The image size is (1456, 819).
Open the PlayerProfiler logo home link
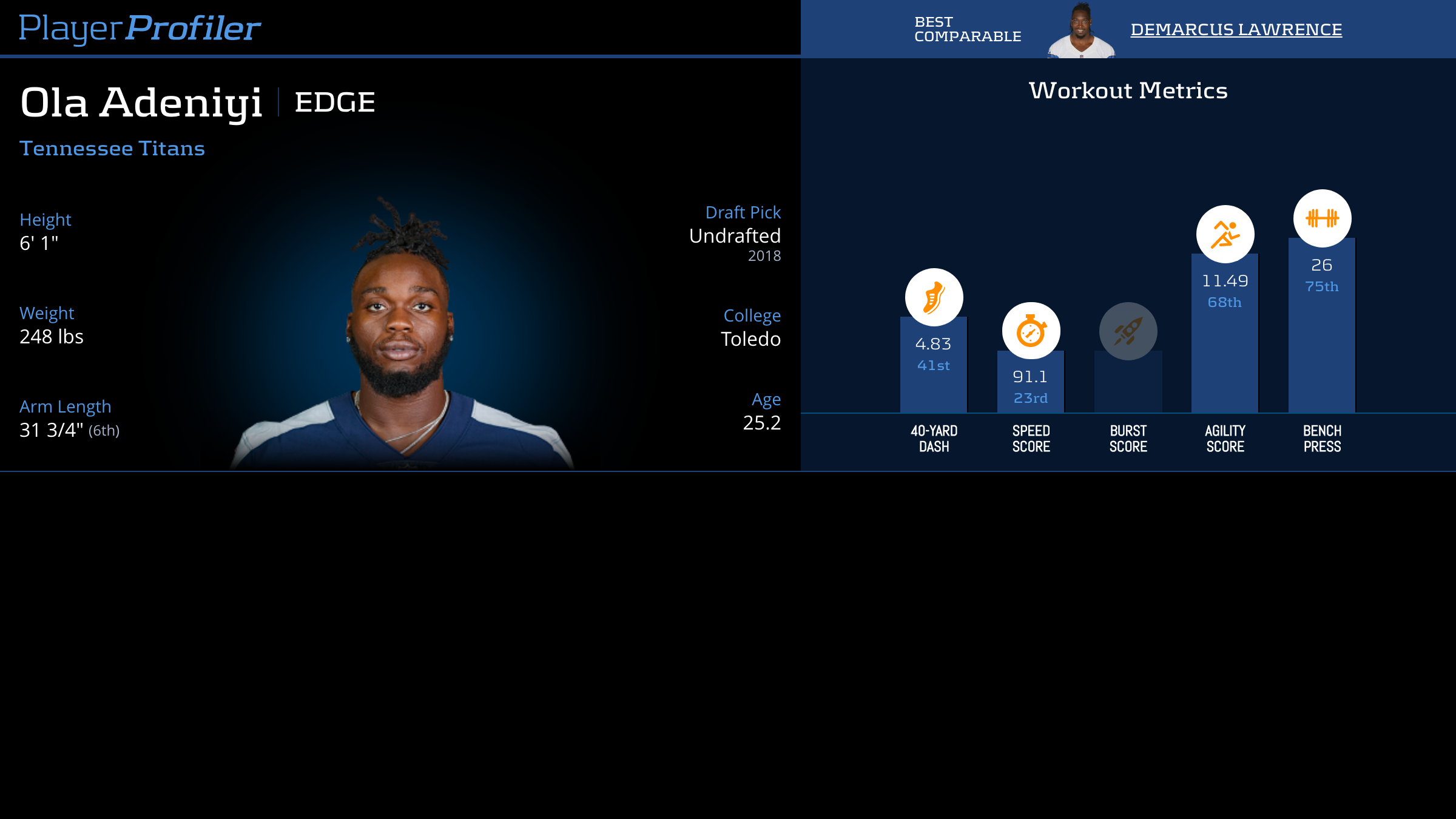pos(140,29)
